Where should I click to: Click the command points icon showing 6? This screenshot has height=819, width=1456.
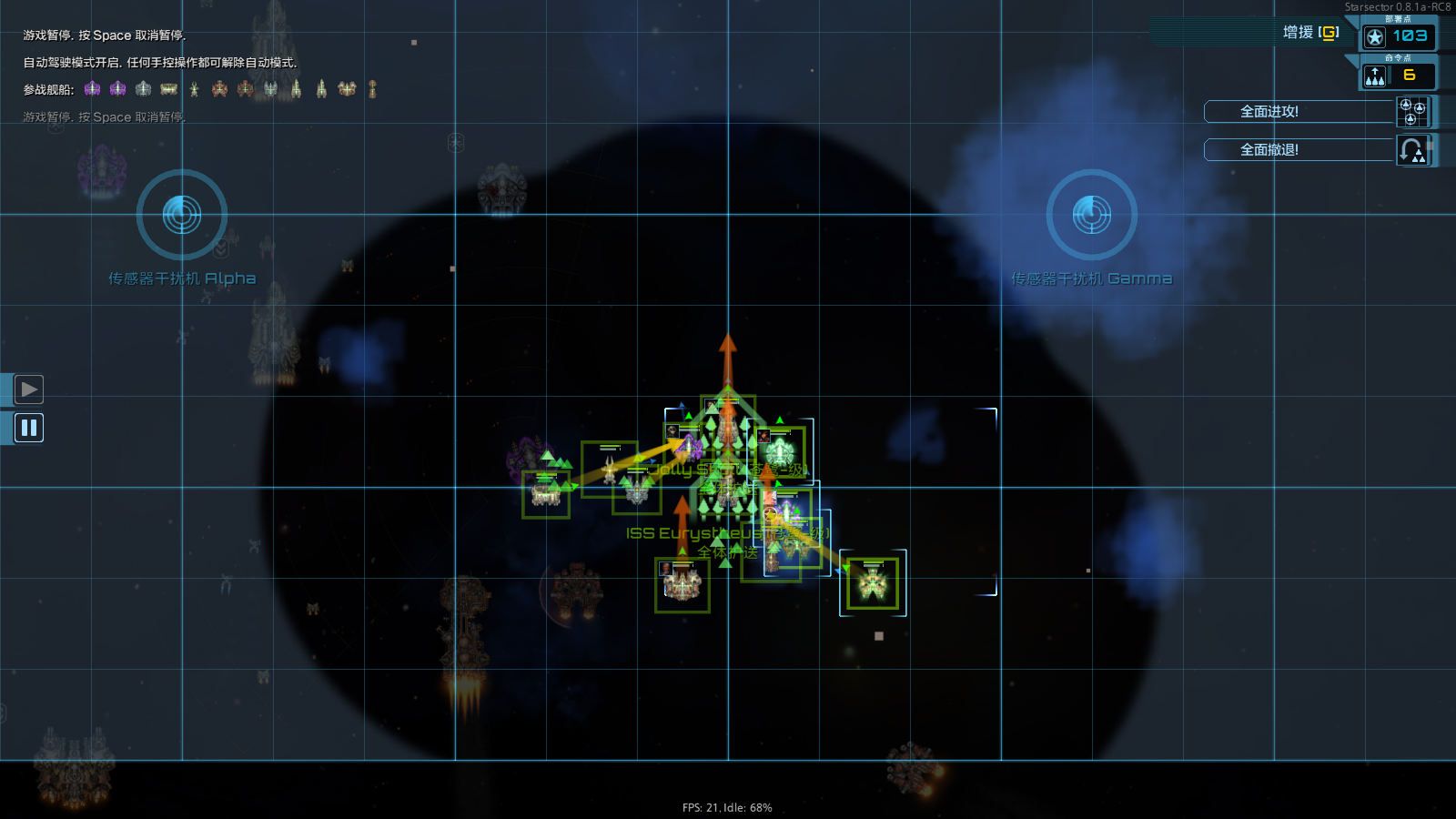point(1373,76)
